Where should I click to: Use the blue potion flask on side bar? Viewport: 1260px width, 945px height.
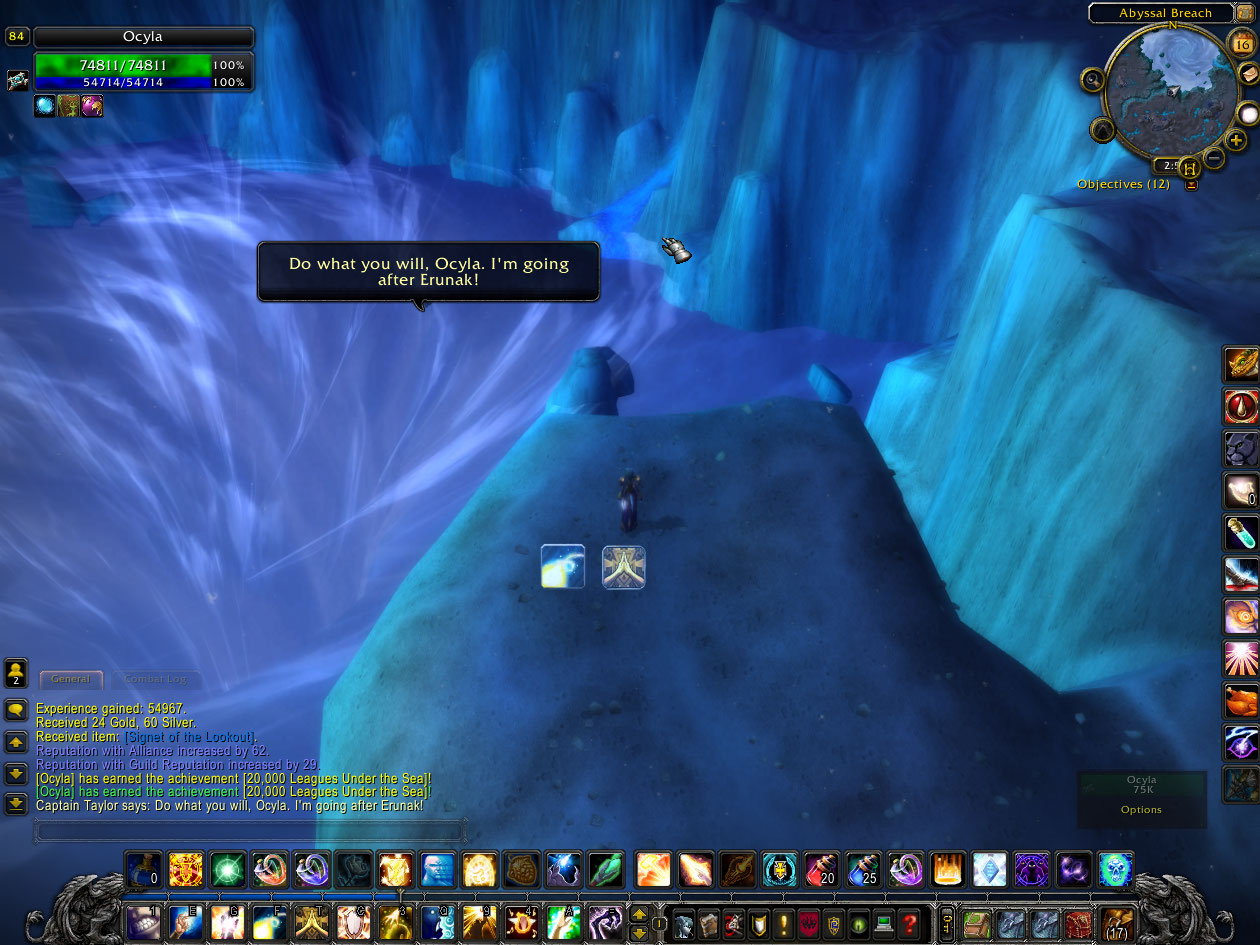[x=1241, y=534]
